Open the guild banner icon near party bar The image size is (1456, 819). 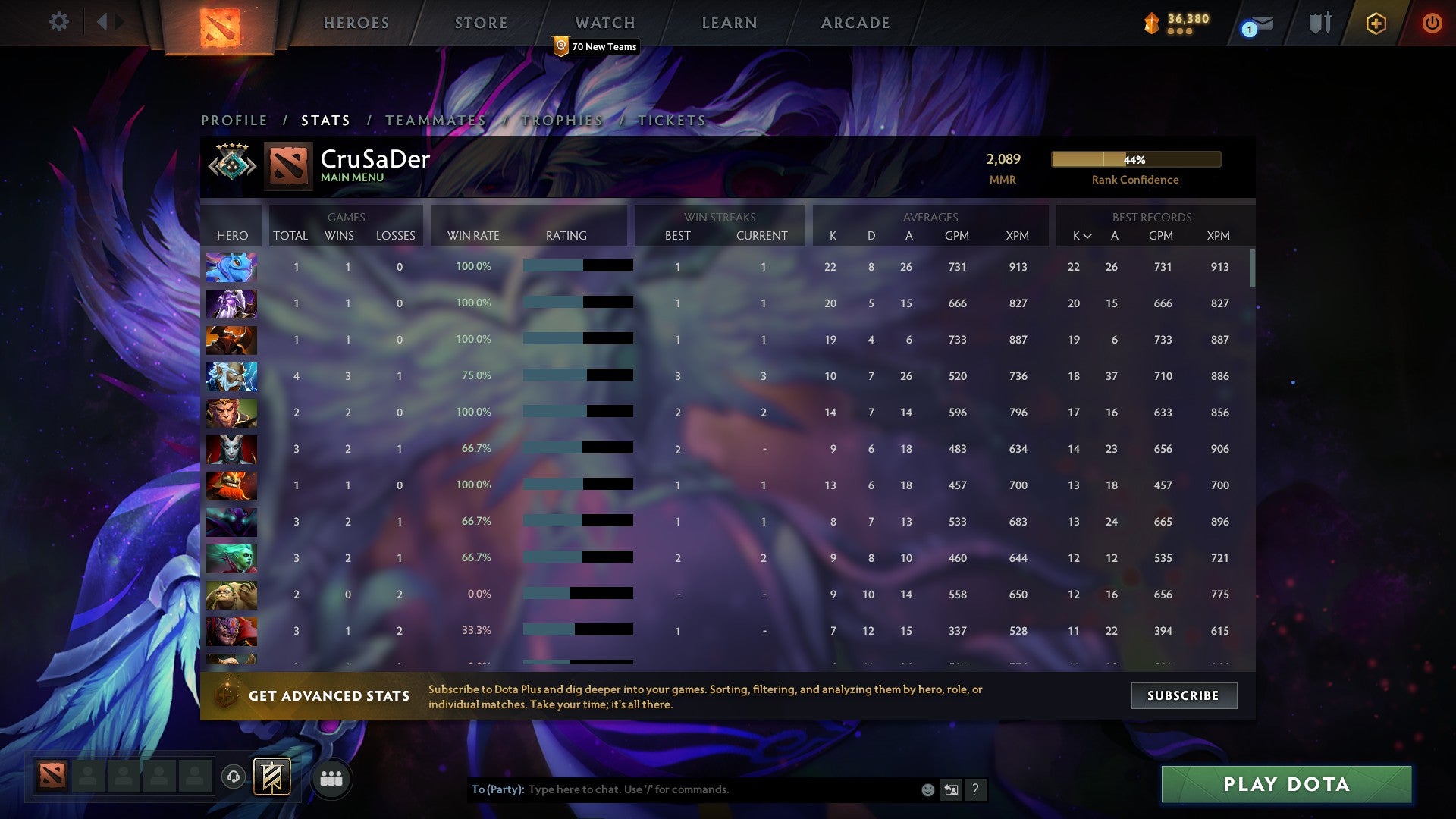coord(271,778)
